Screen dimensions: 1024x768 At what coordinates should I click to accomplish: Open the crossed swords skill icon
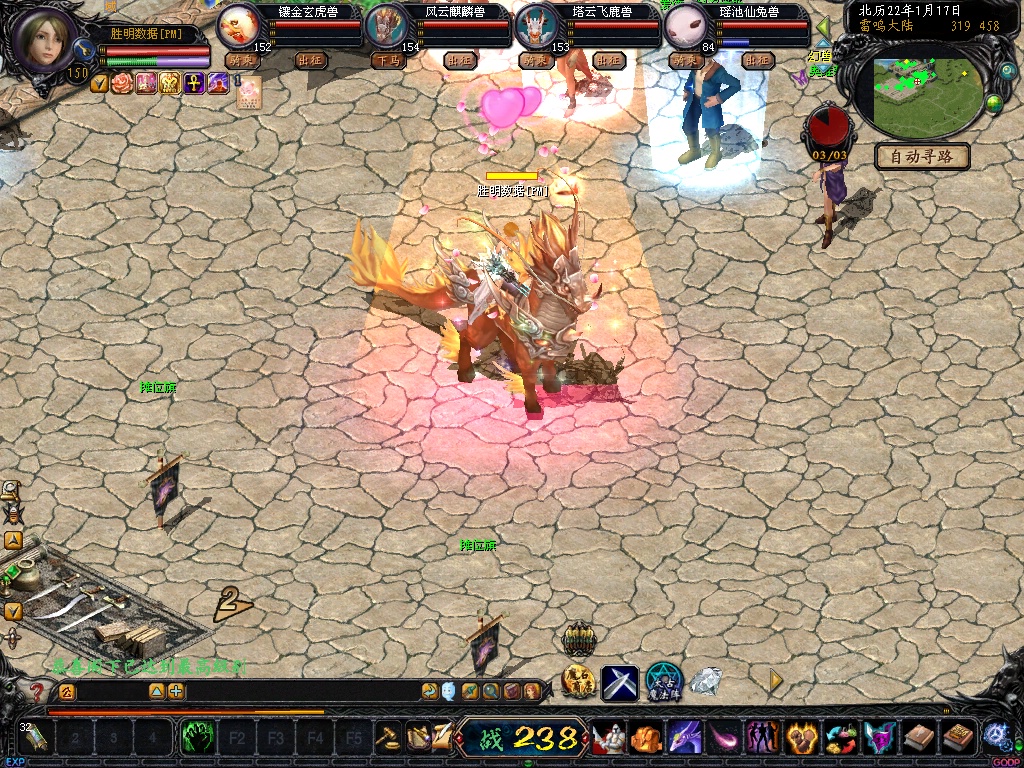(x=619, y=683)
